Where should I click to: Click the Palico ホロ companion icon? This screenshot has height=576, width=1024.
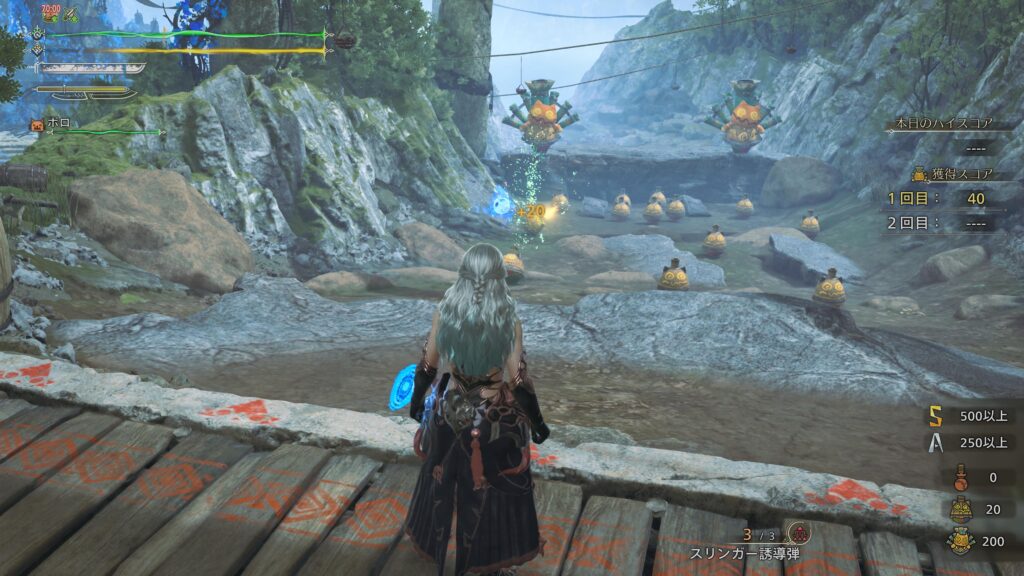(x=38, y=125)
